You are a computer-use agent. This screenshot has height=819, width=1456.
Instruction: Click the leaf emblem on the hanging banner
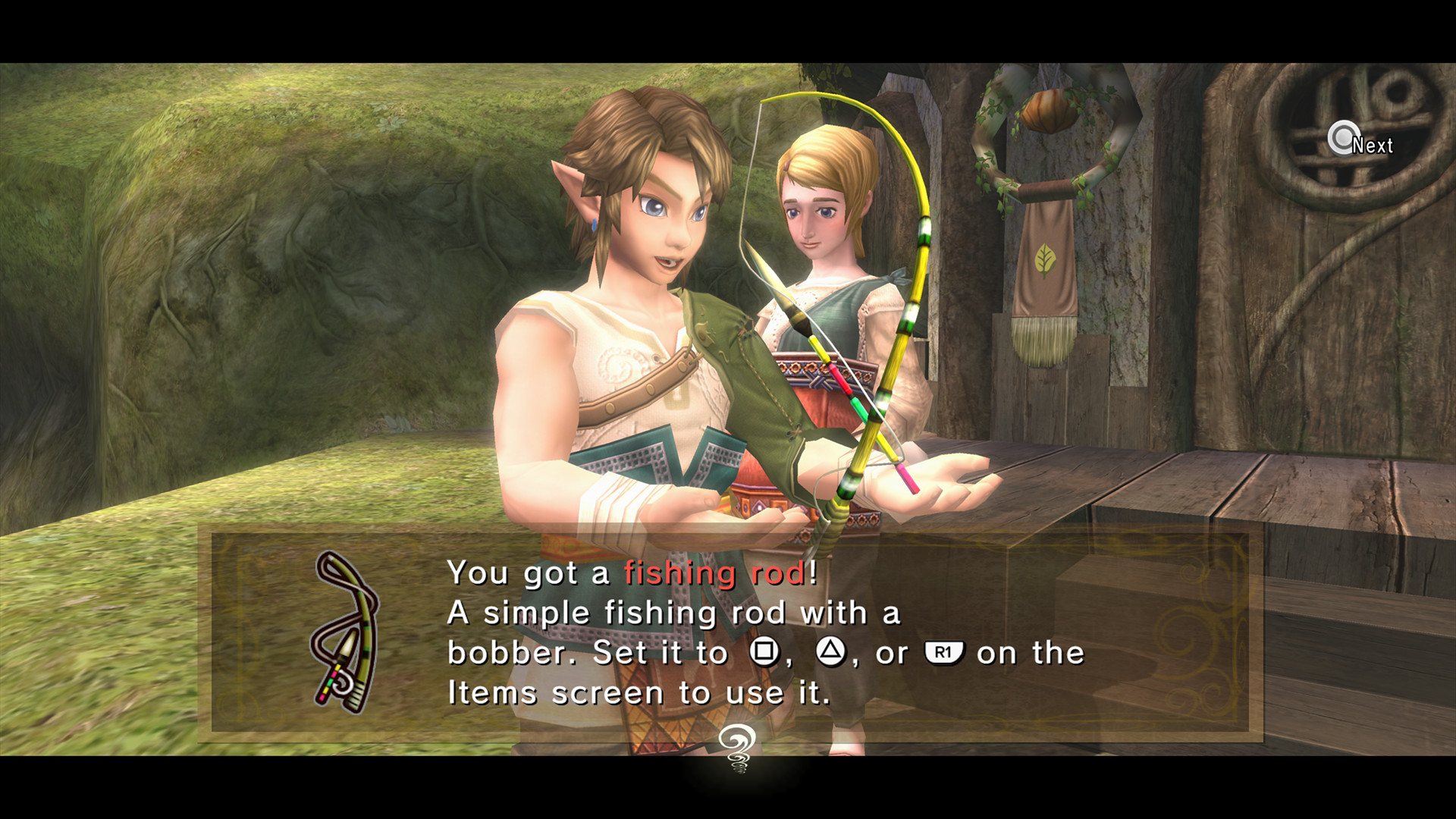pyautogui.click(x=1046, y=259)
